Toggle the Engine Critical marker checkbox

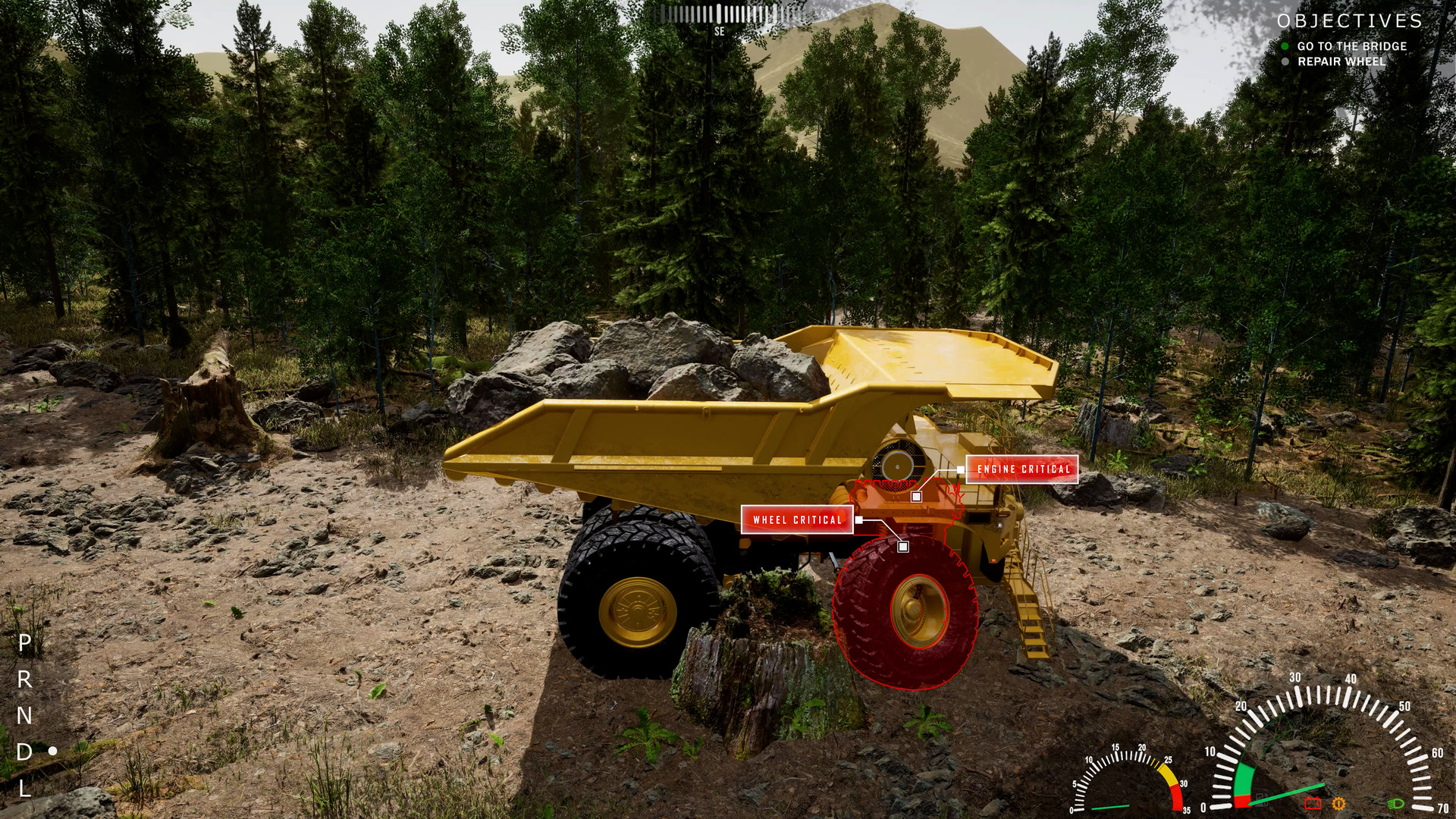917,496
